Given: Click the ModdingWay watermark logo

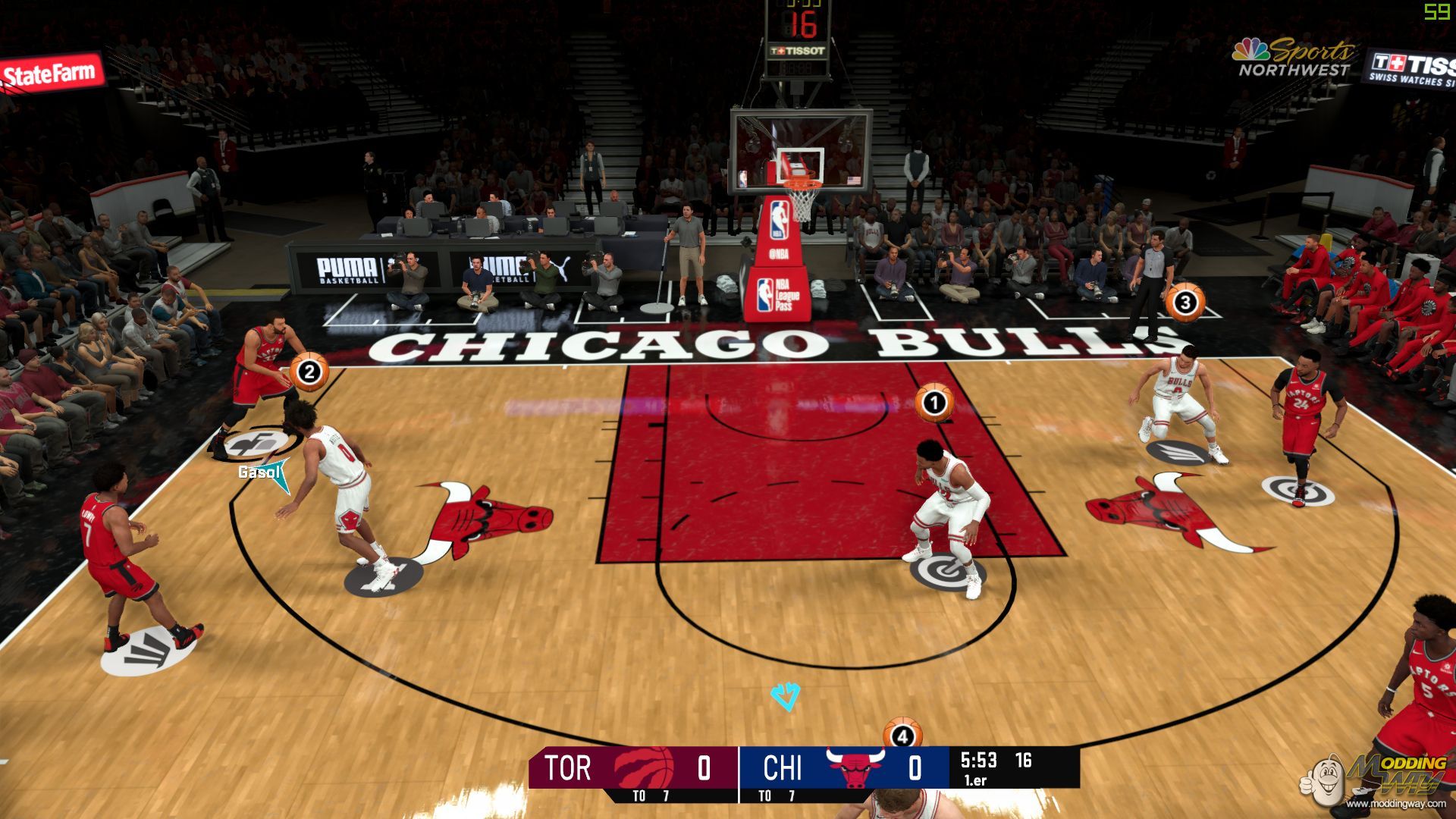Looking at the screenshot, I should 1376,780.
